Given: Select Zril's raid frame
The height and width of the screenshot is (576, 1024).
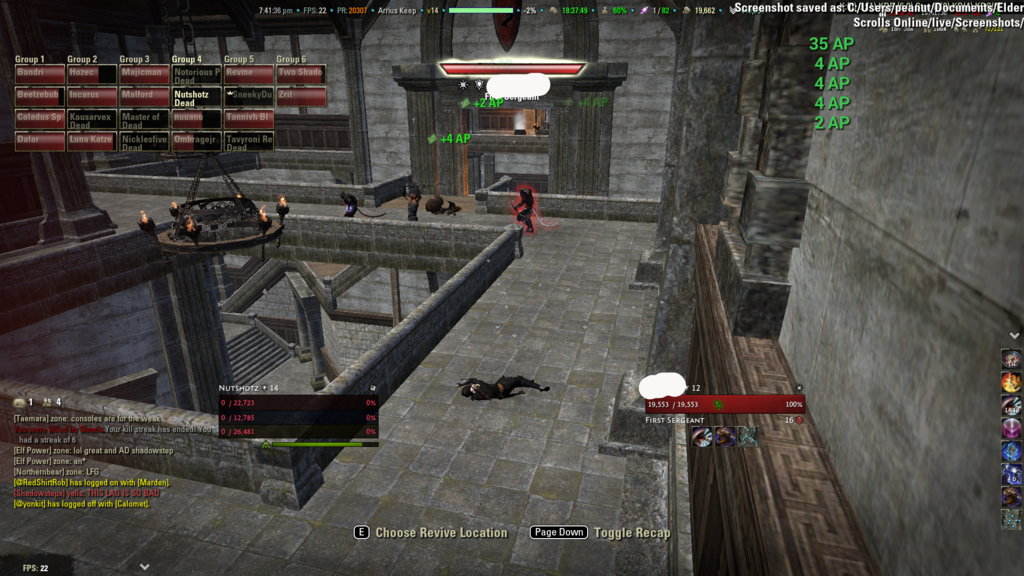Looking at the screenshot, I should click(301, 96).
